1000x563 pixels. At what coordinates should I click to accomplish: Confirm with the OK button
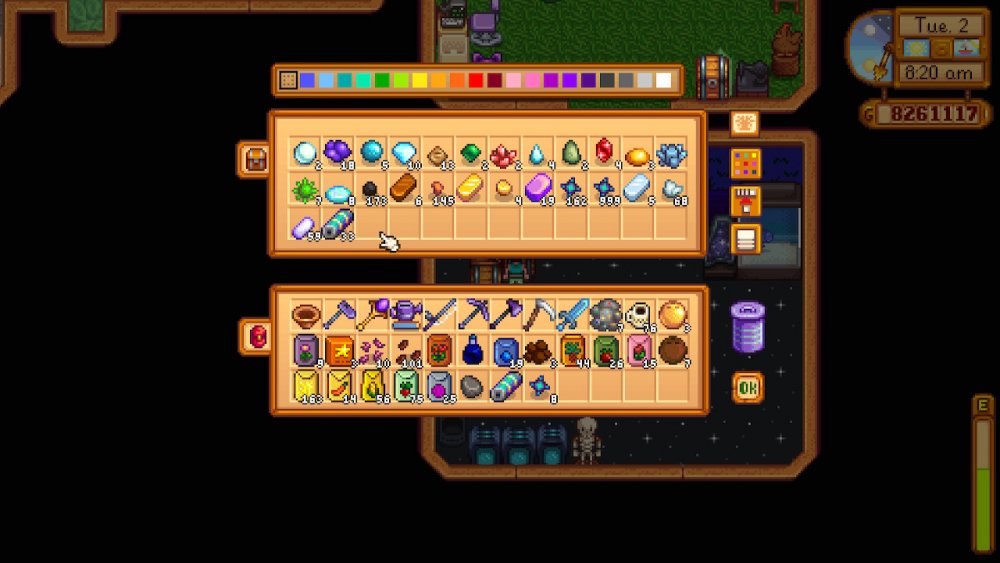(747, 386)
